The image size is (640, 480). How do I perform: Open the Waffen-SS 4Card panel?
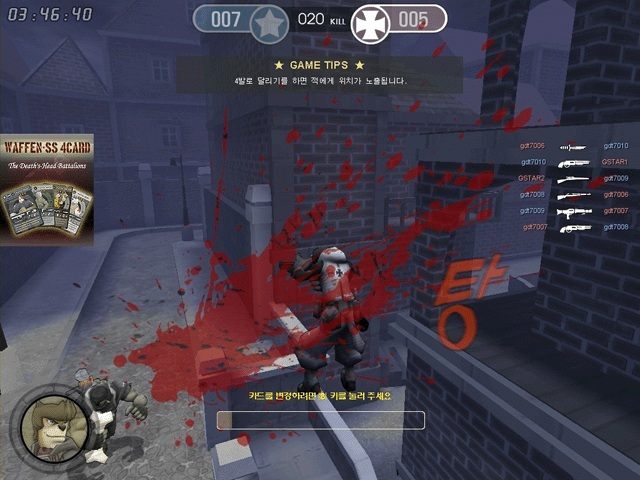(47, 190)
